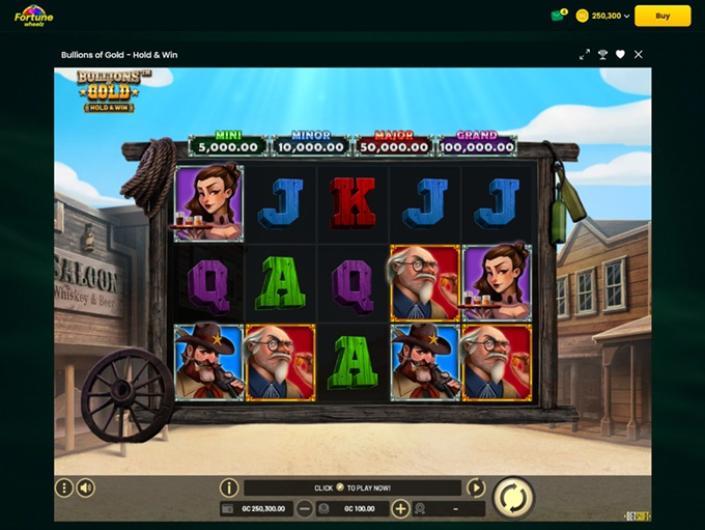The width and height of the screenshot is (705, 530).
Task: Buy more coins with the Buy button
Action: click(x=662, y=16)
